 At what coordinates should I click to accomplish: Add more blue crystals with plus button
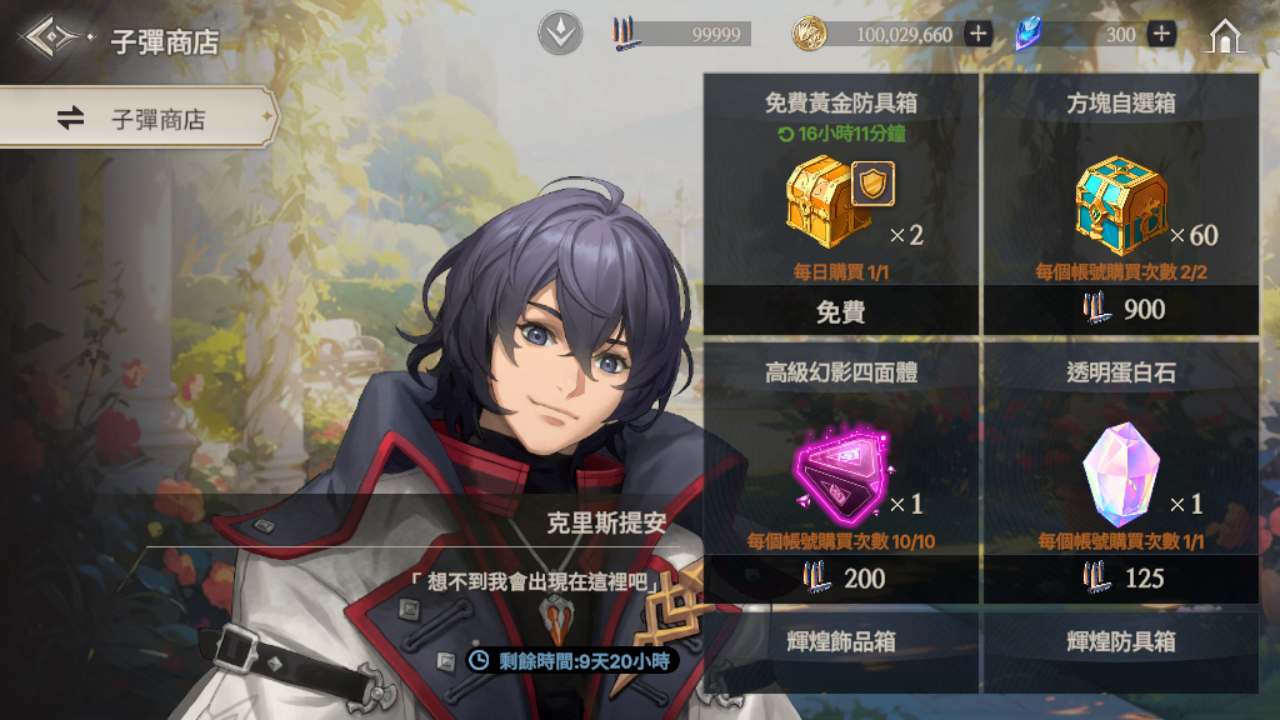[x=1161, y=35]
